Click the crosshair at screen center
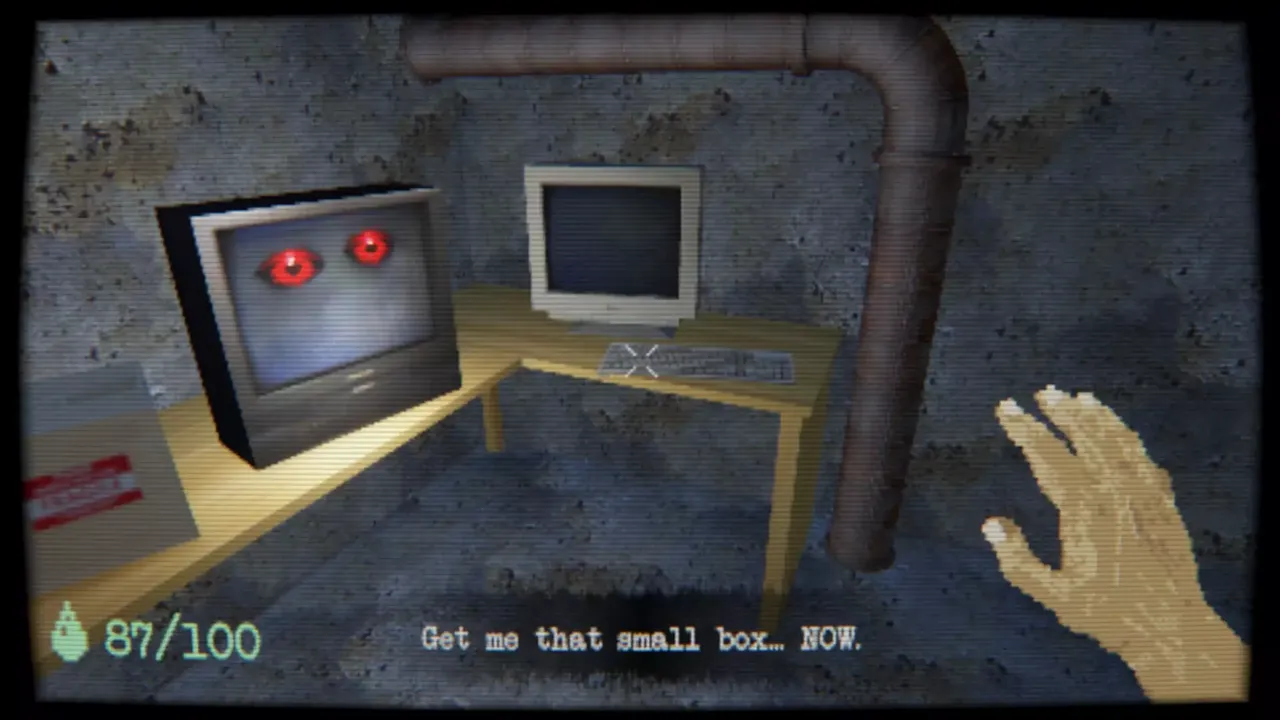Viewport: 1280px width, 720px height. click(x=640, y=362)
